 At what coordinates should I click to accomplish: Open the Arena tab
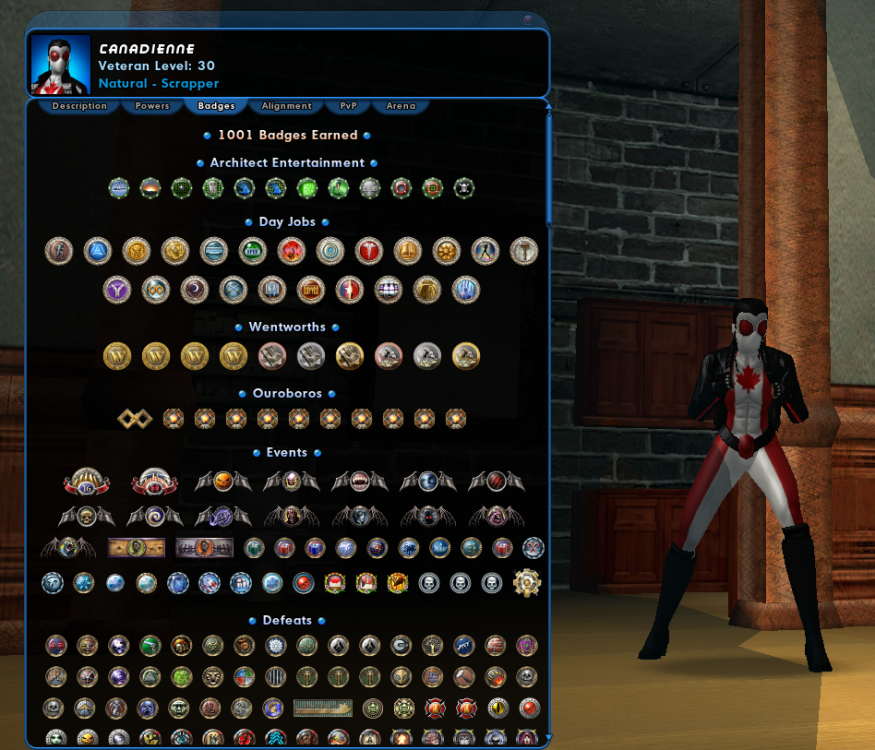(x=400, y=106)
